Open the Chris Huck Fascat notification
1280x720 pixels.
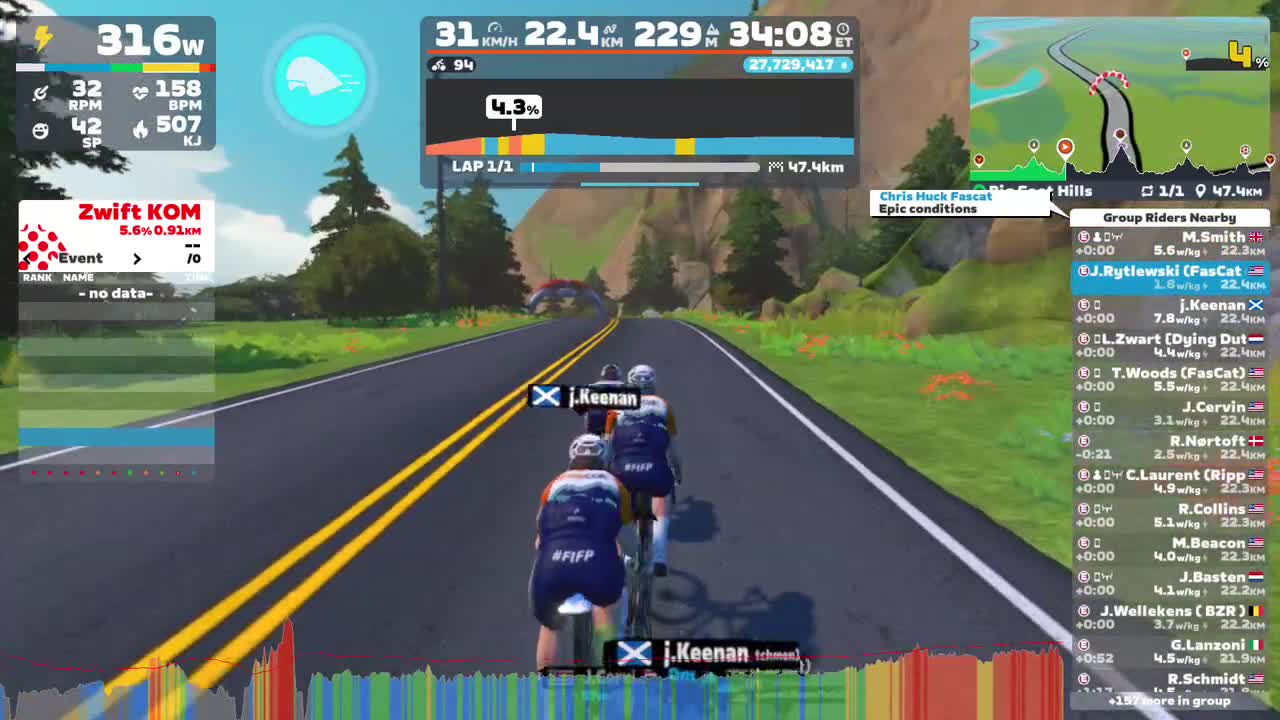click(960, 202)
